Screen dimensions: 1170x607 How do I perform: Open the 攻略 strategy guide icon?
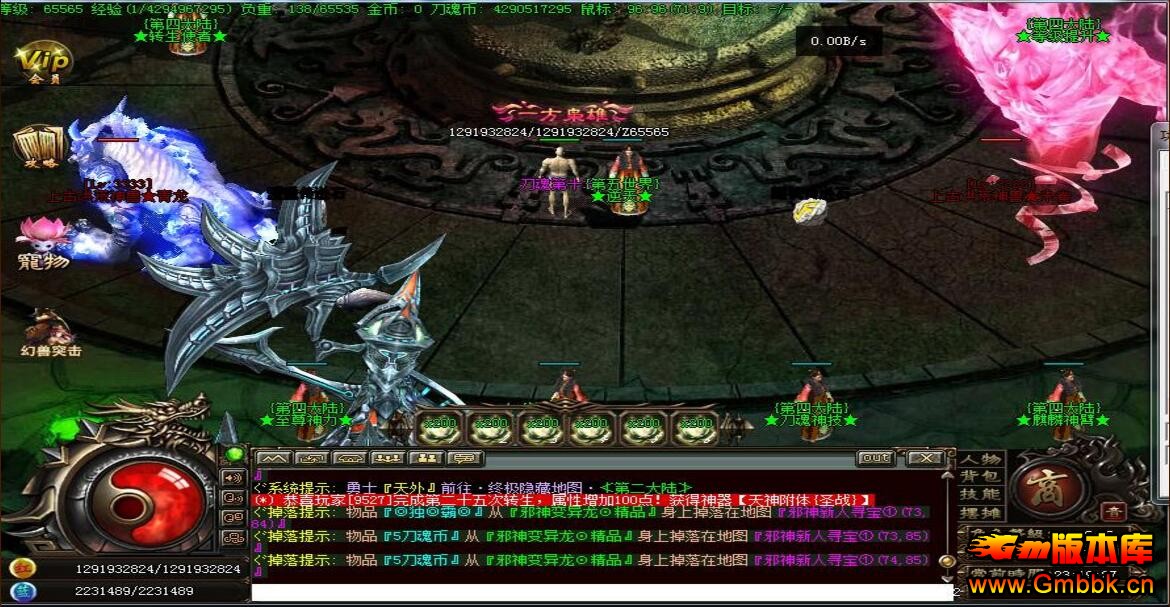point(36,146)
